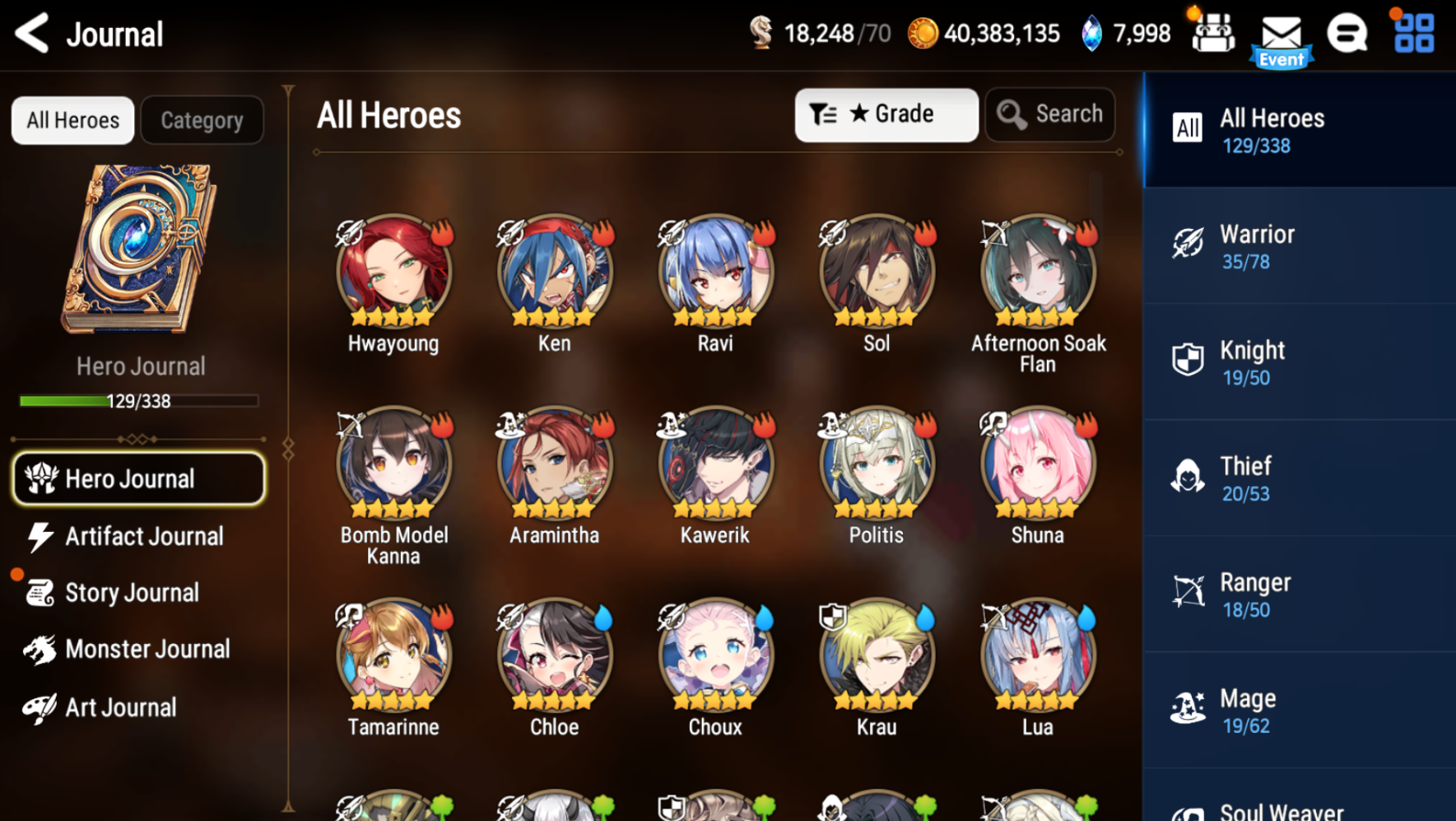Show only Ranger heroes
Image resolution: width=1456 pixels, height=821 pixels.
click(x=1299, y=595)
